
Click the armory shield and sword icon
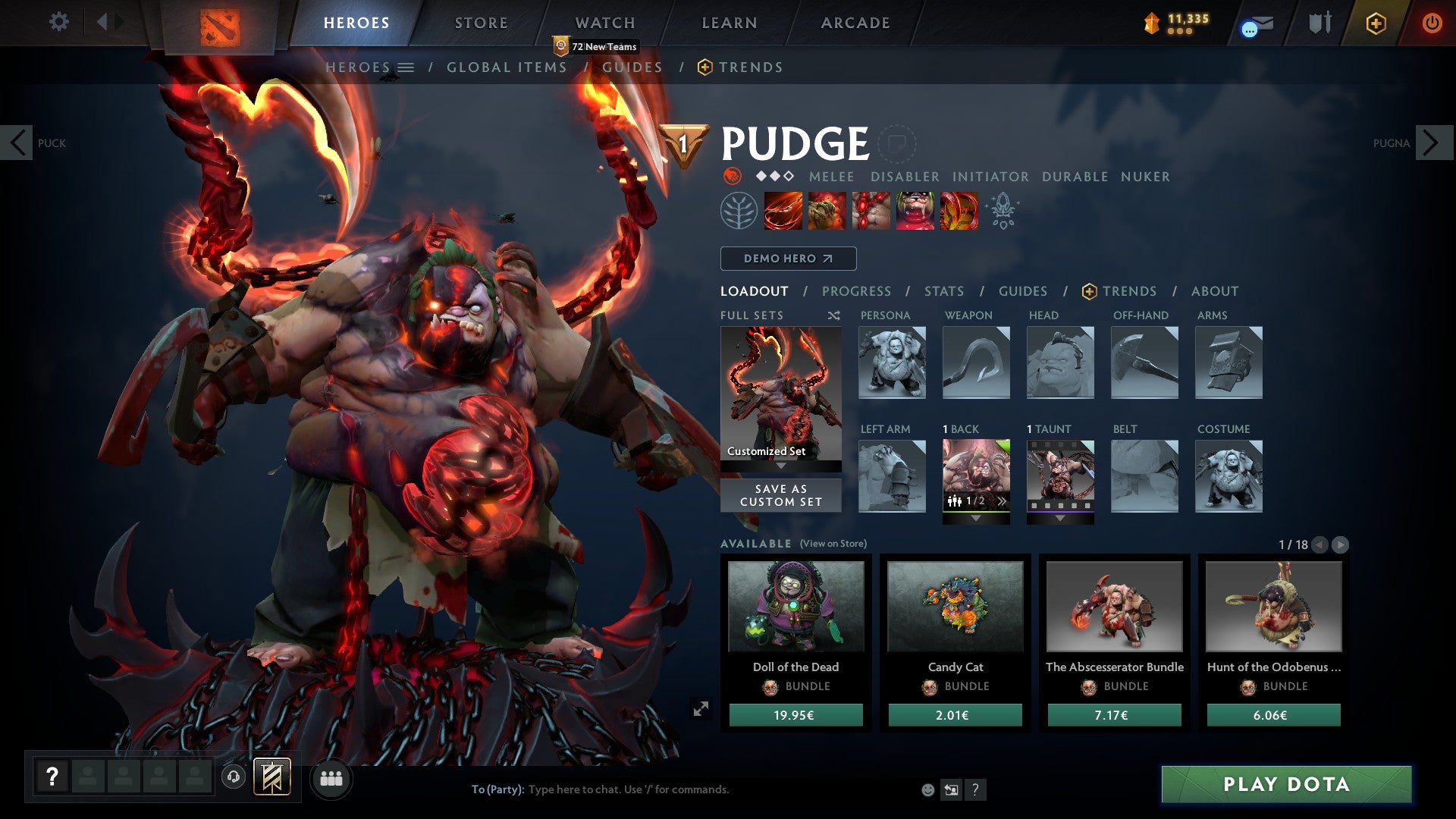[x=1319, y=23]
